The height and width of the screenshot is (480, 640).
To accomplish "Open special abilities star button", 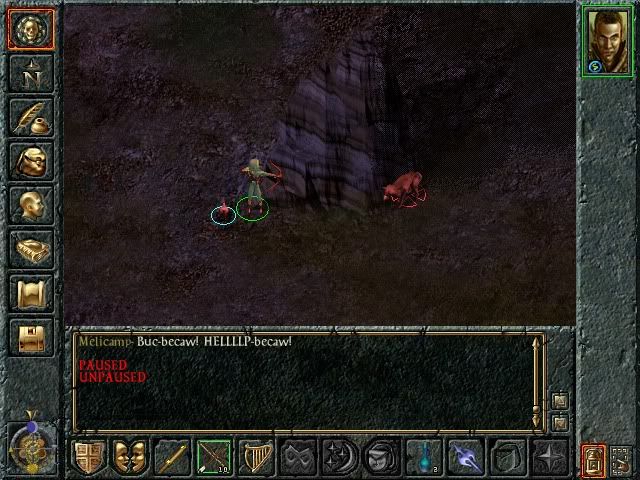I will (548, 458).
